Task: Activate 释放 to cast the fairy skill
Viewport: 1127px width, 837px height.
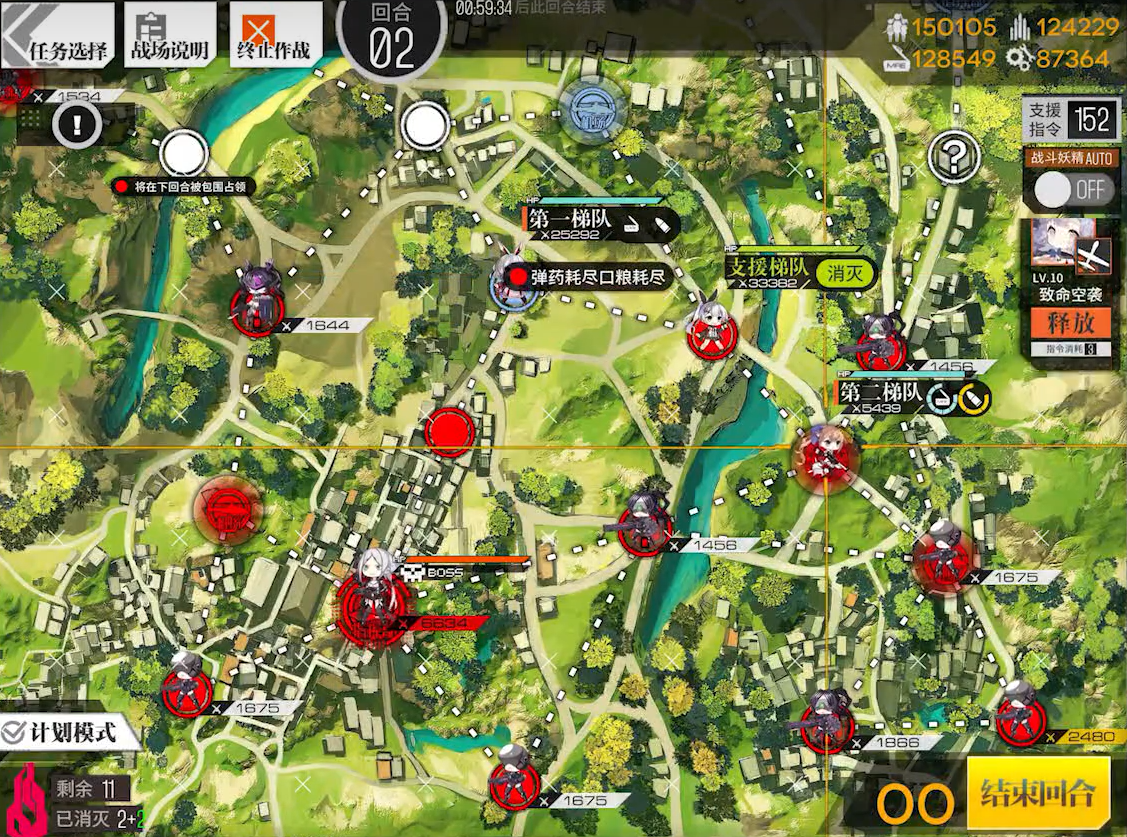Action: point(1071,323)
